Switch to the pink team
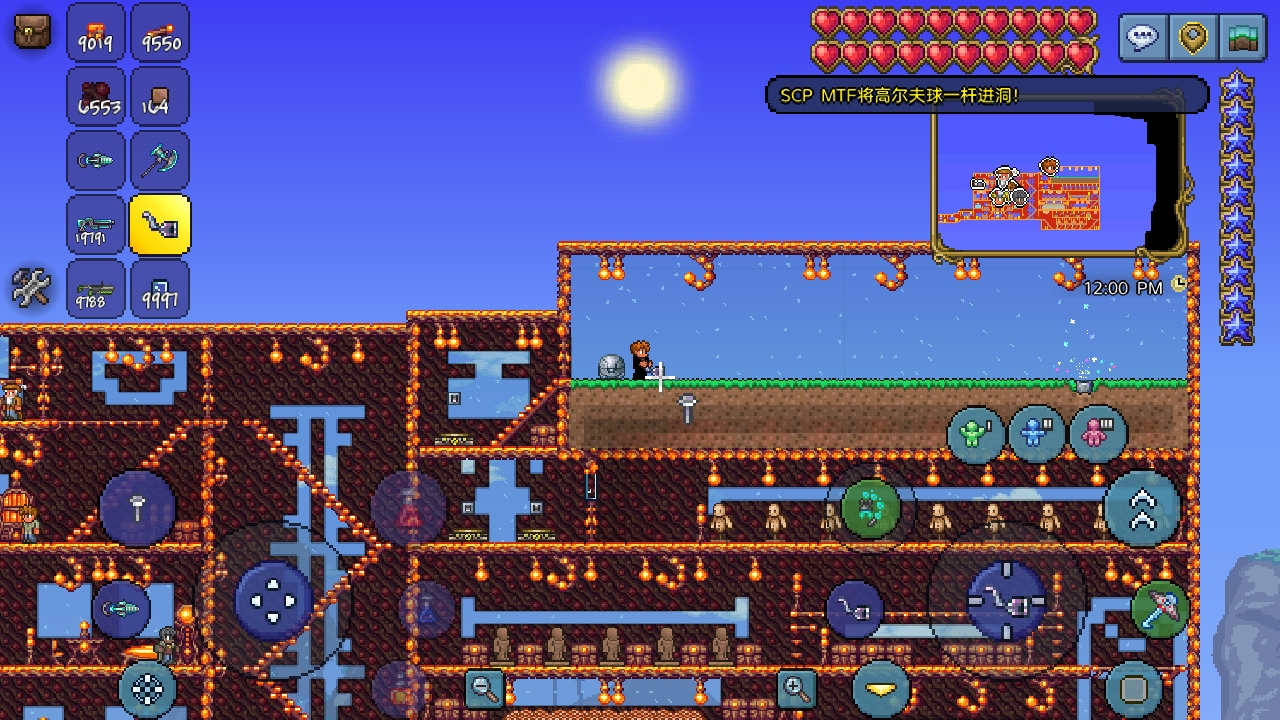 (1097, 434)
